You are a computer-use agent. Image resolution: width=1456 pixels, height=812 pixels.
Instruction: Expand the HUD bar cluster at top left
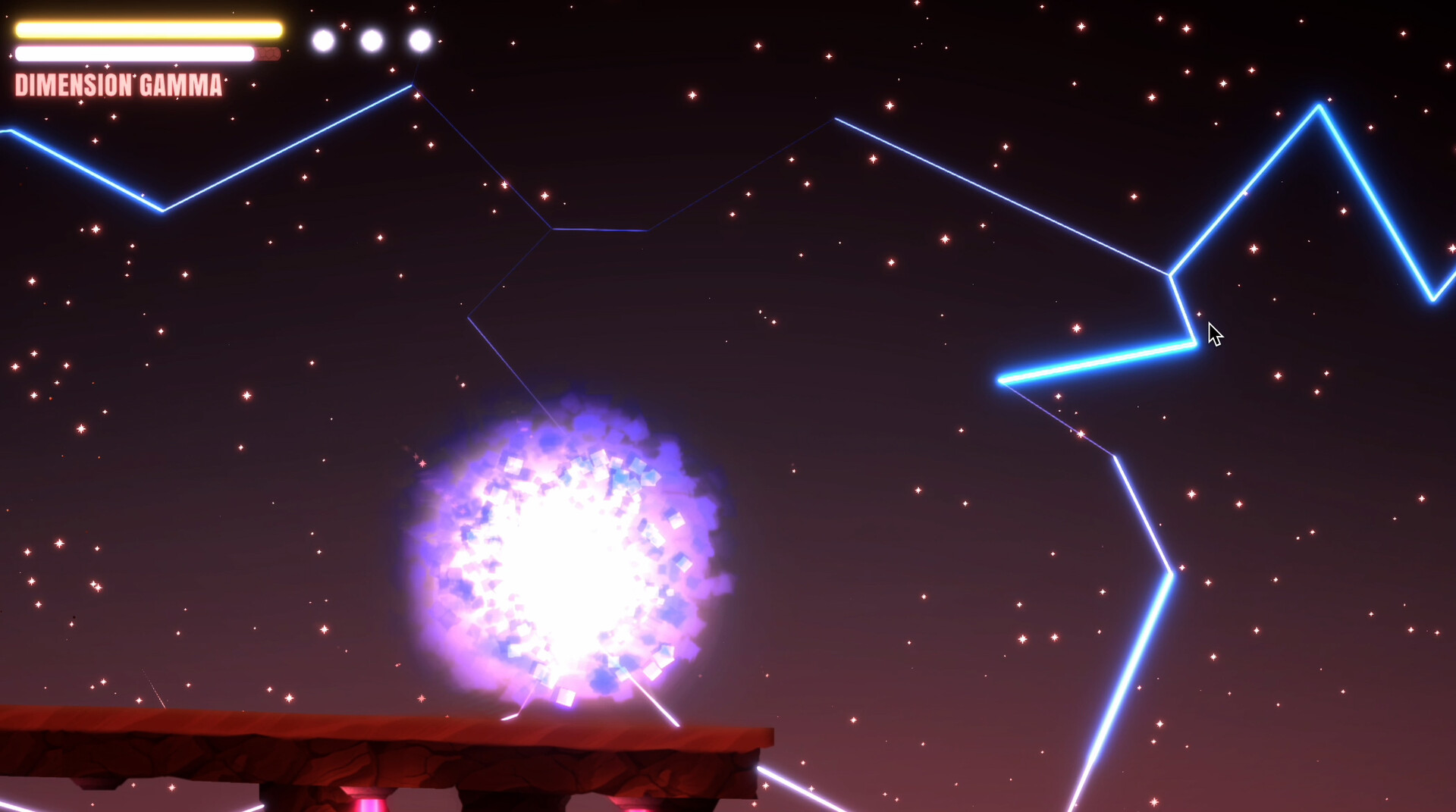[x=148, y=42]
